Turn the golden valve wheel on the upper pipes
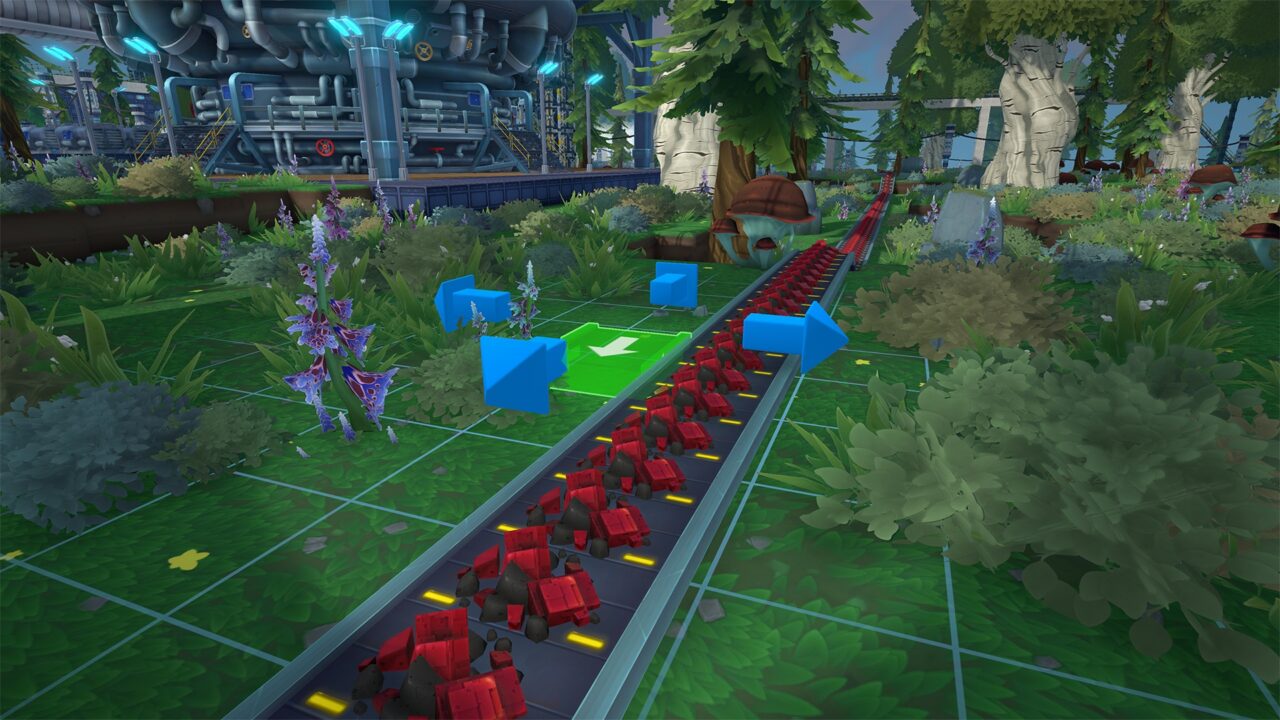 (x=423, y=52)
